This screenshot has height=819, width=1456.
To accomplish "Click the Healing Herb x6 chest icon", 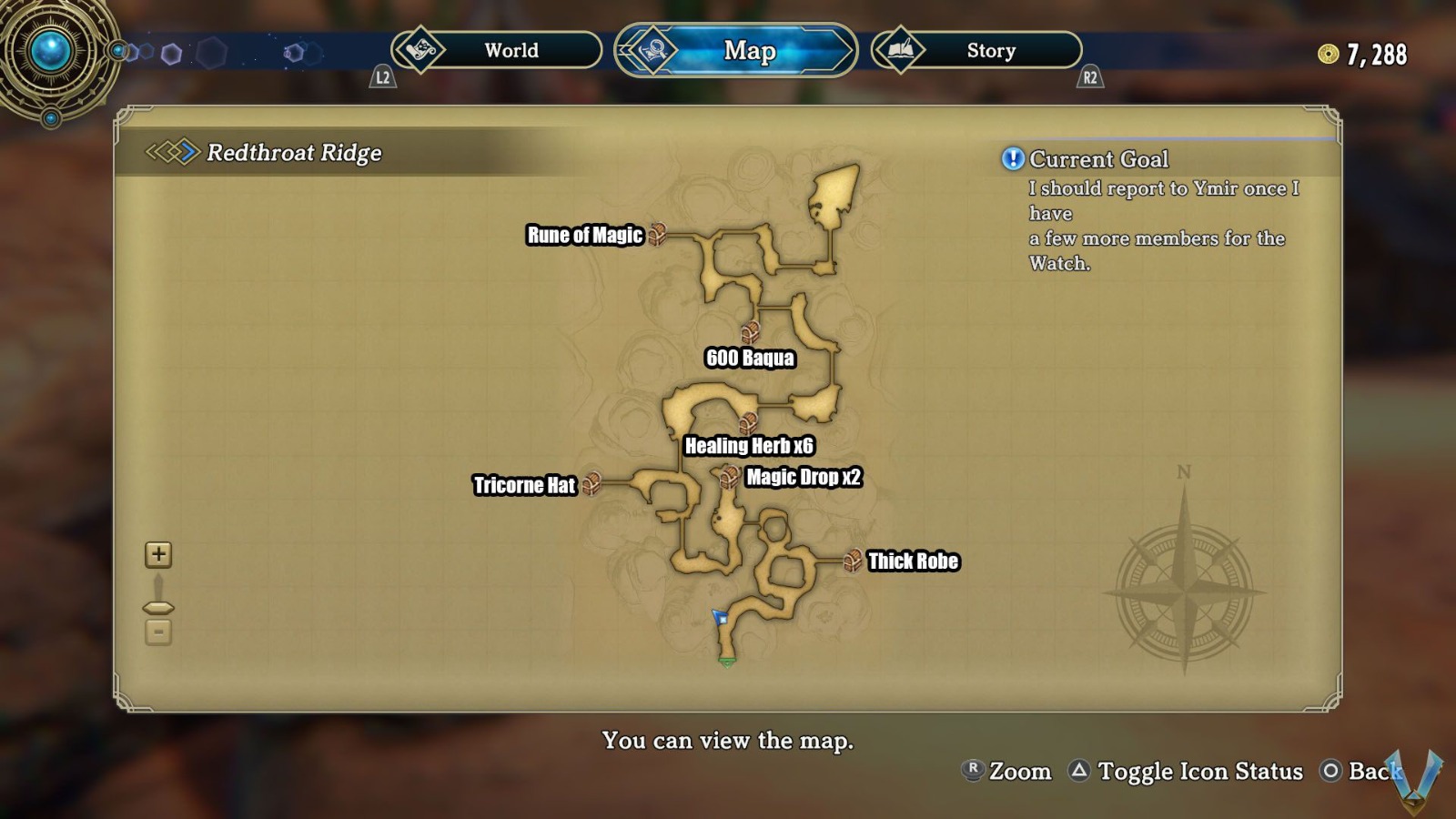I will tap(748, 421).
